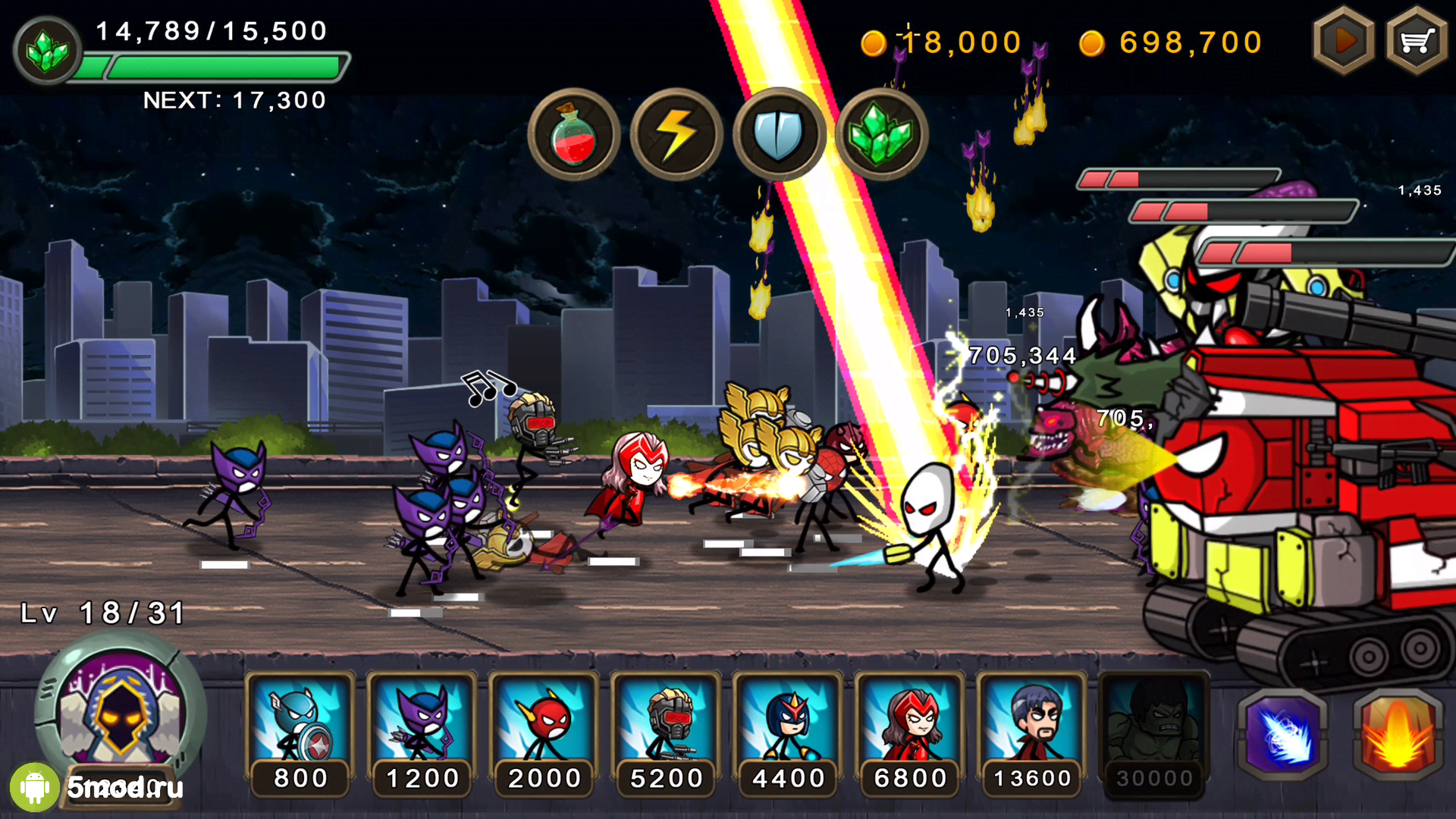Use the red health potion skill
The height and width of the screenshot is (819, 1456).
click(x=573, y=135)
